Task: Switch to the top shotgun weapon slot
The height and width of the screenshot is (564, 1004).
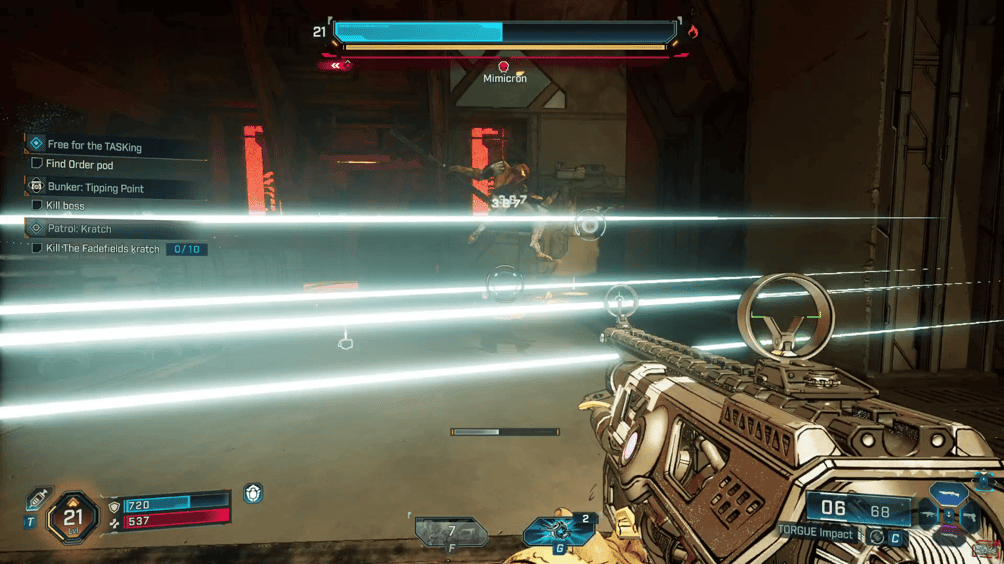Action: point(949,494)
